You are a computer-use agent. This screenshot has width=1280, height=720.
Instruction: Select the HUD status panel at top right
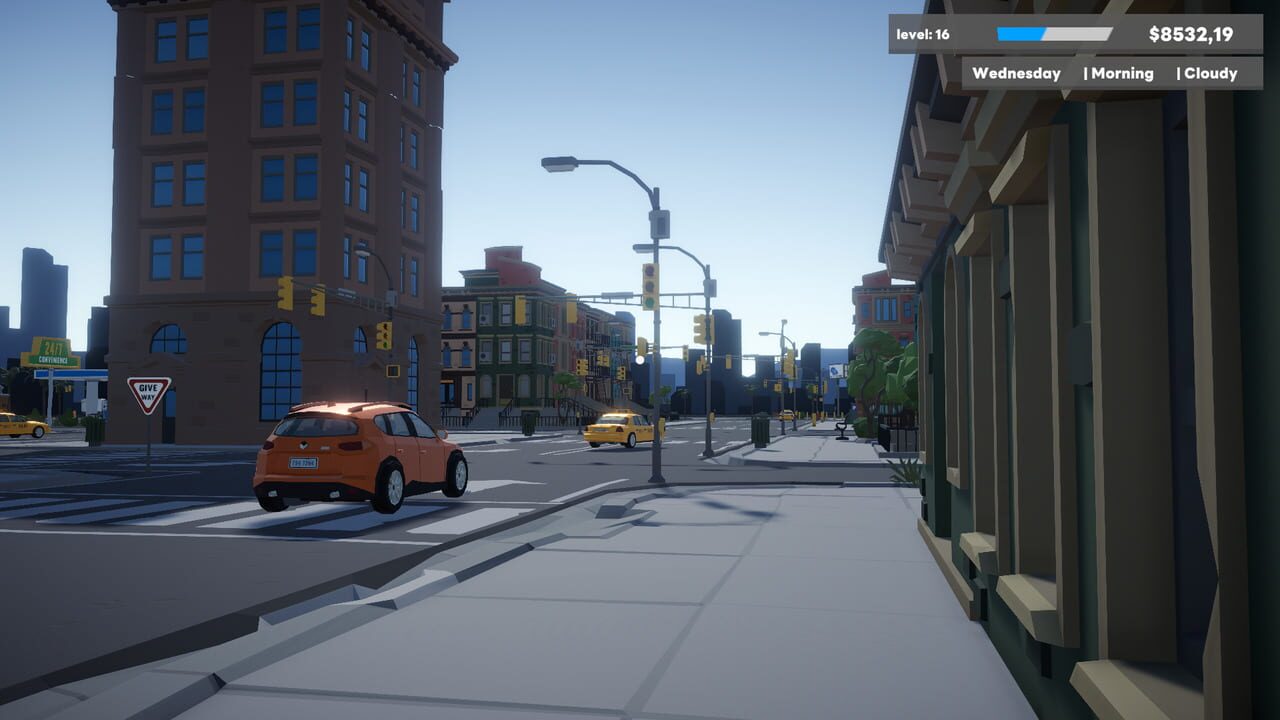[x=1075, y=50]
